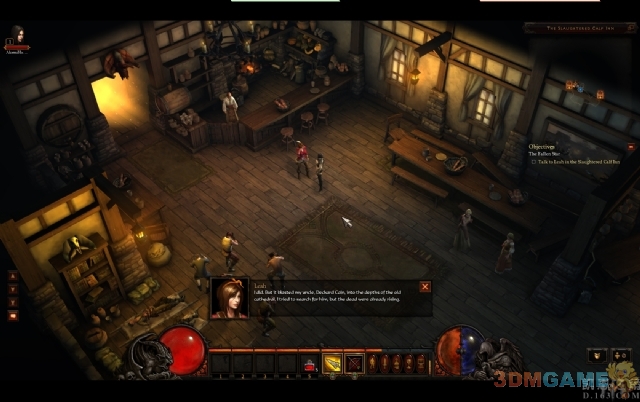Use the red health potion slot
Screen dimensions: 640x402
pyautogui.click(x=310, y=364)
